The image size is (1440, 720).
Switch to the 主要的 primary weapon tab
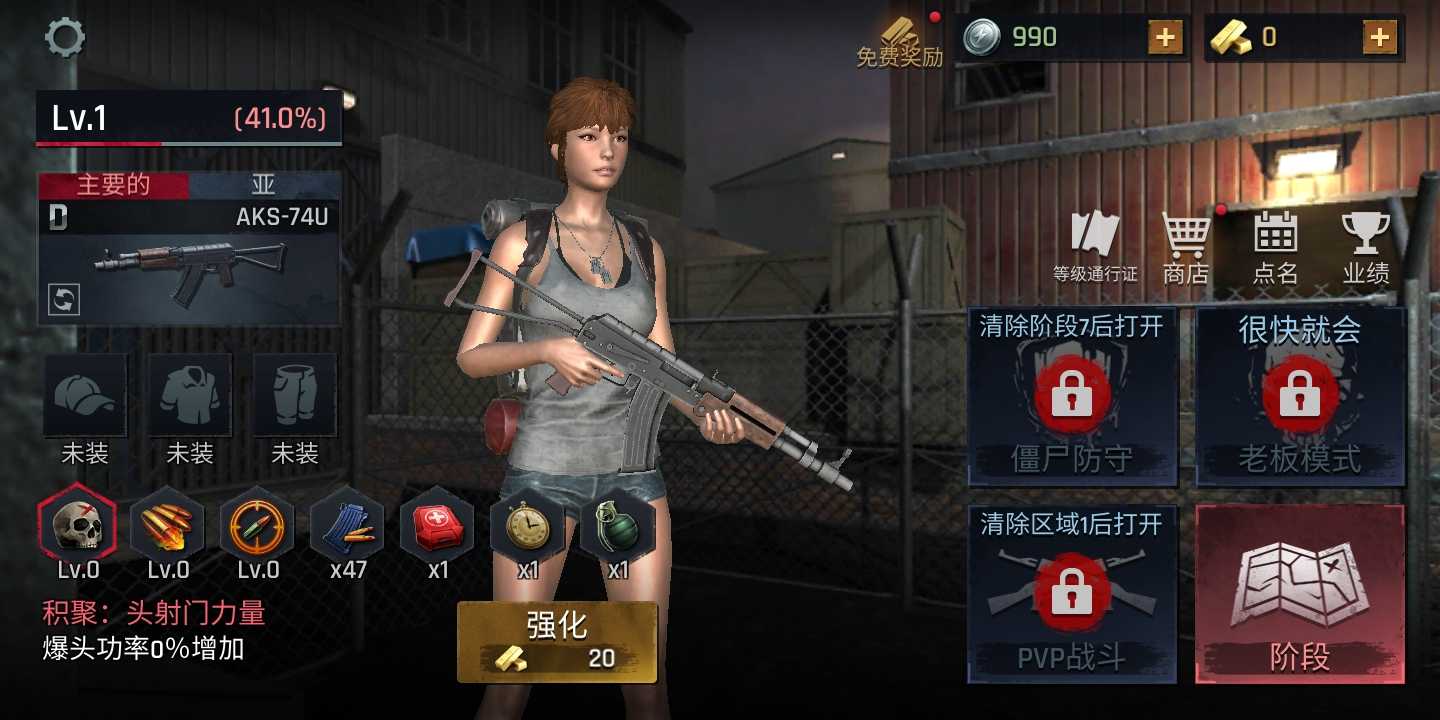point(113,185)
